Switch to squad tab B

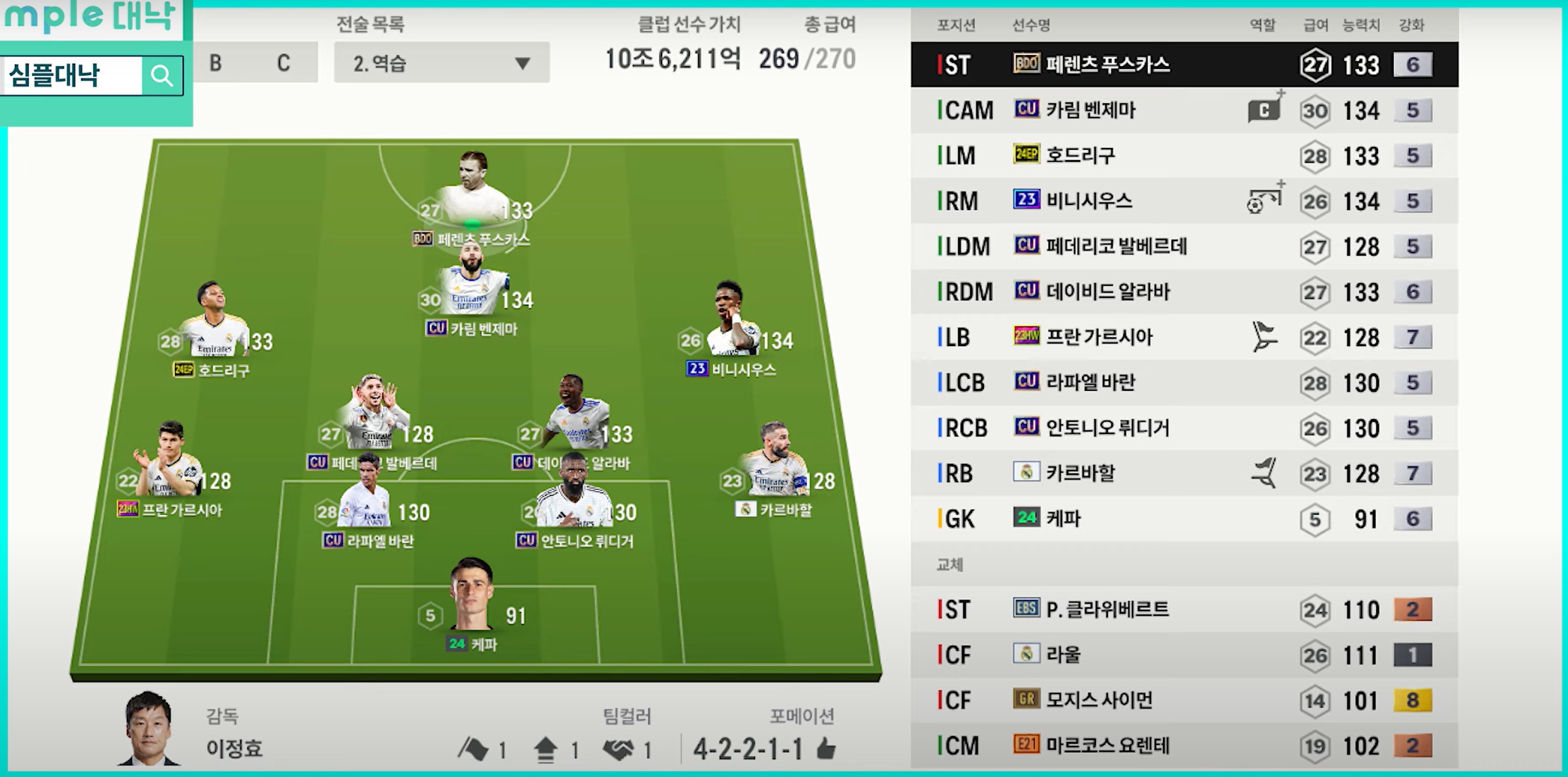click(x=216, y=63)
